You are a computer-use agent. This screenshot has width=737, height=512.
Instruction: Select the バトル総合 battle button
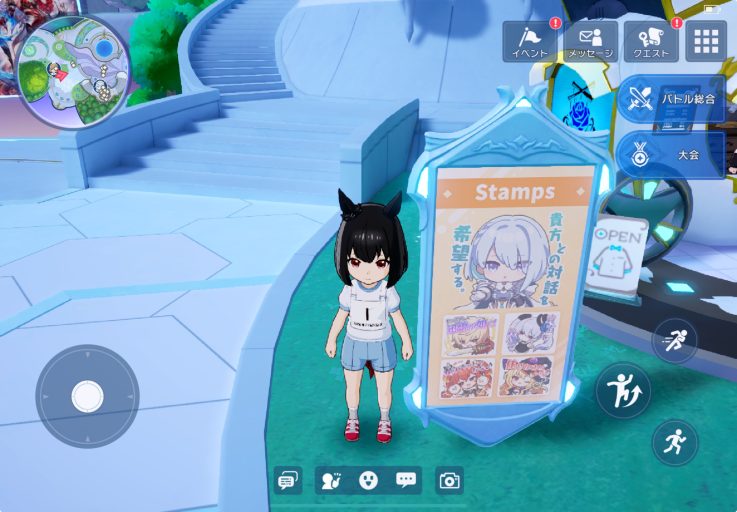[x=672, y=99]
